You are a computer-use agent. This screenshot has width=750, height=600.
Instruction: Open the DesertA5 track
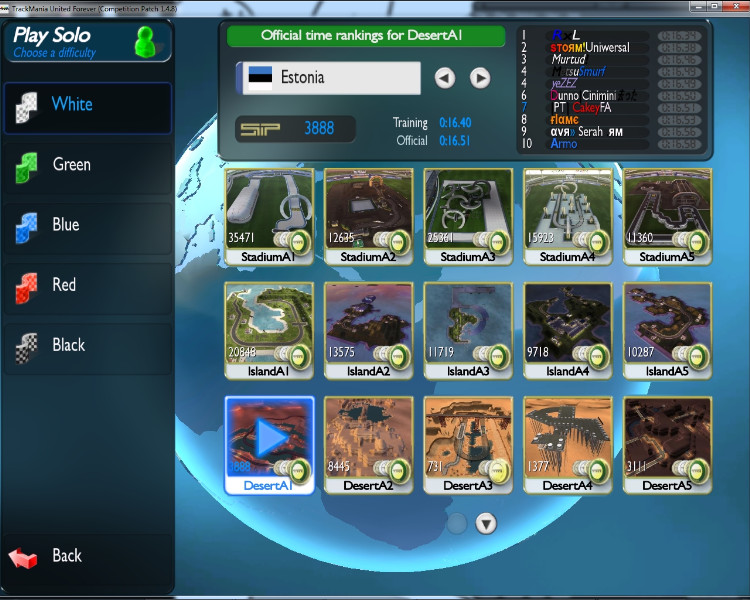(x=667, y=443)
